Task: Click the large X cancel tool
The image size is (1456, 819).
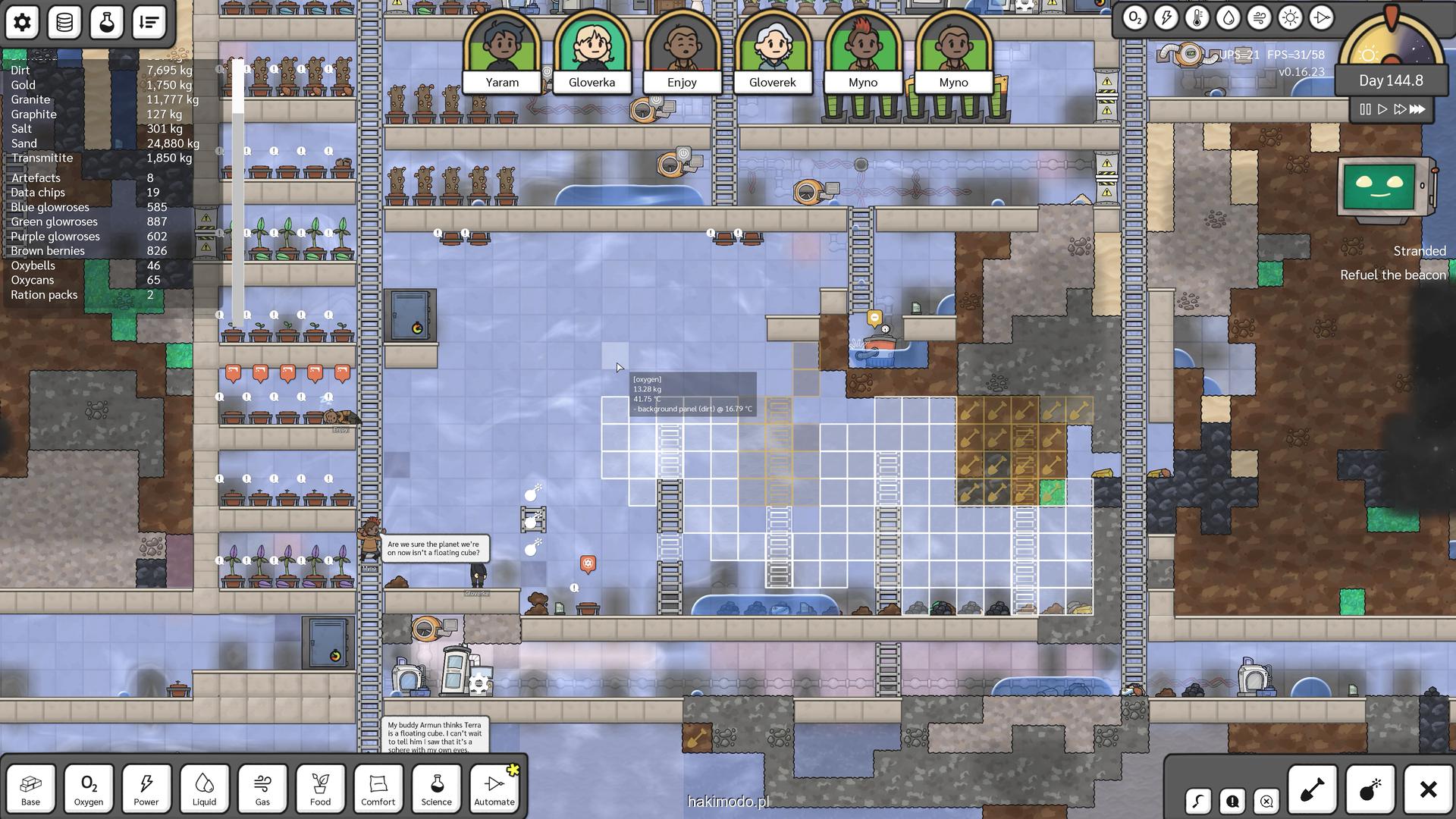Action: click(x=1428, y=789)
